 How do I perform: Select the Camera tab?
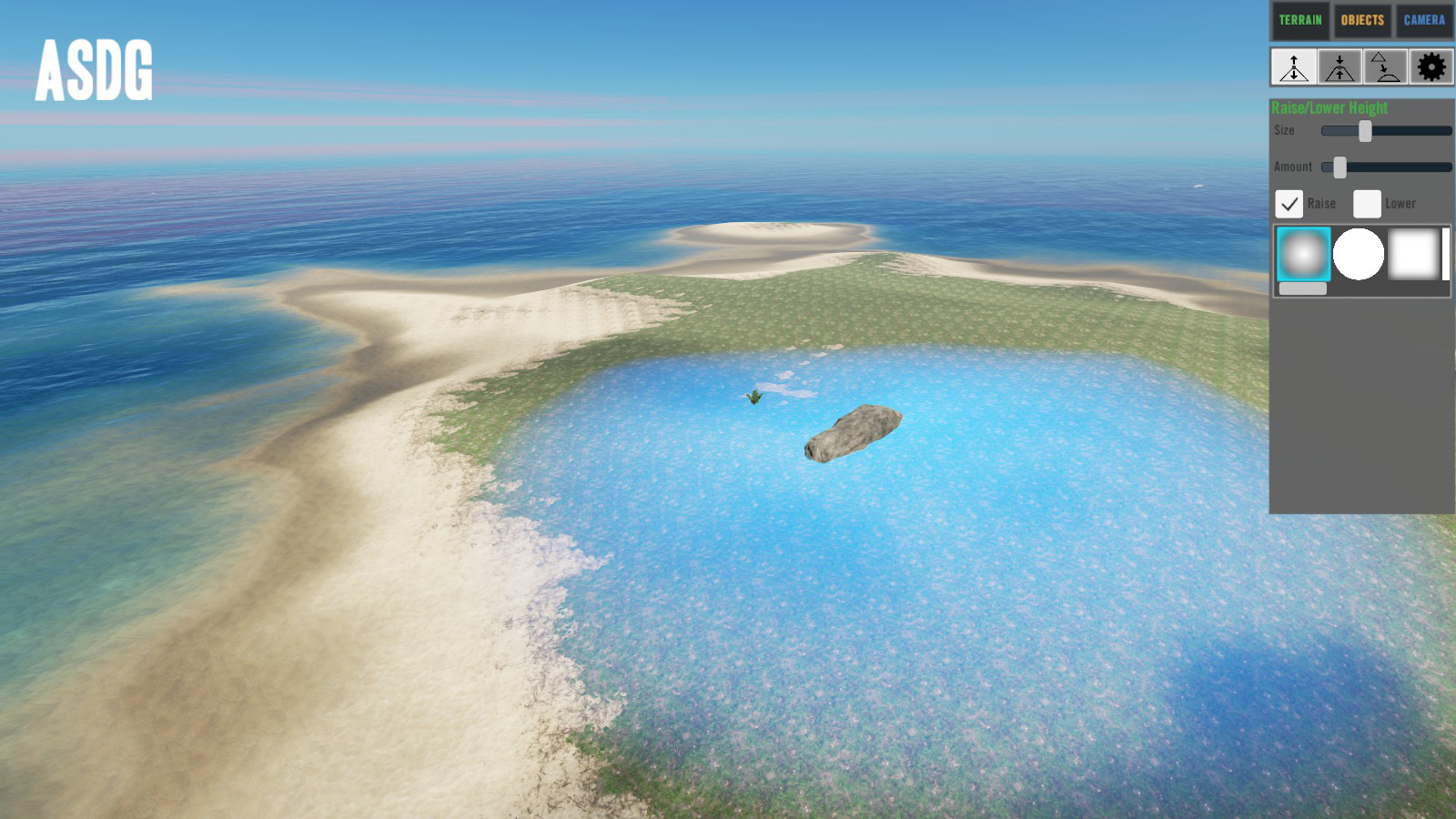point(1424,20)
